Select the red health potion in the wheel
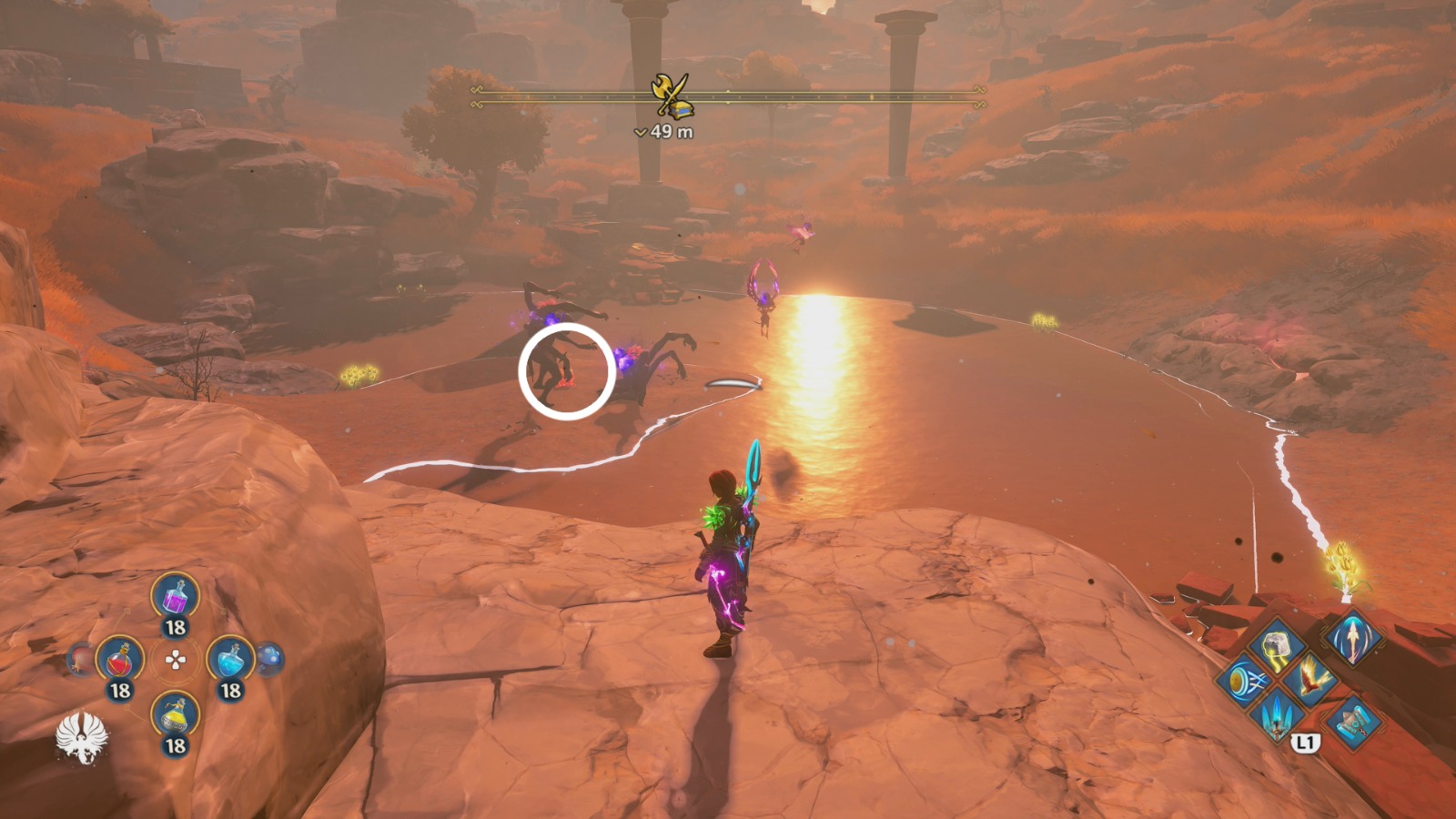 pos(119,661)
